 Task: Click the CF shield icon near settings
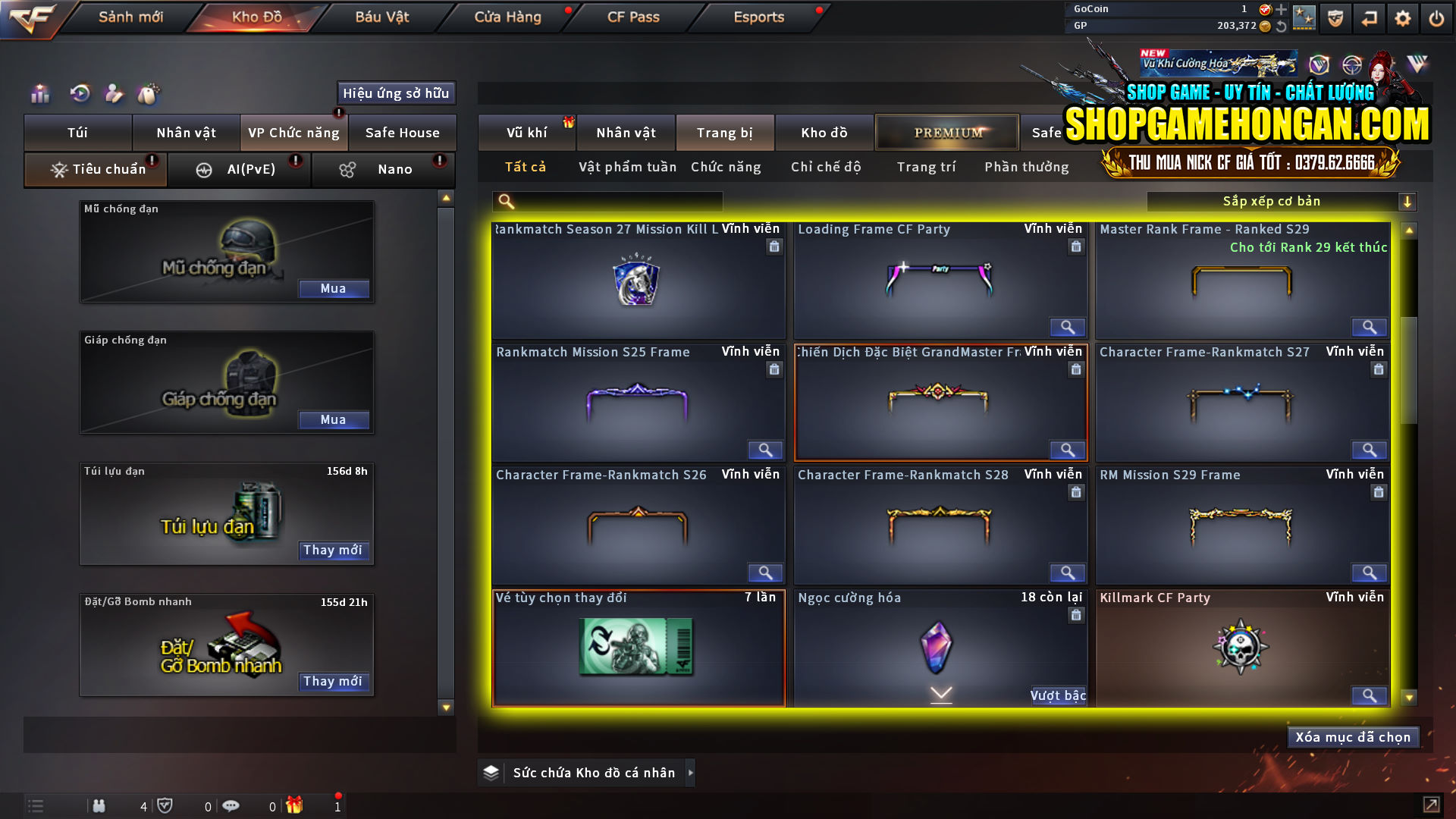pos(1334,18)
